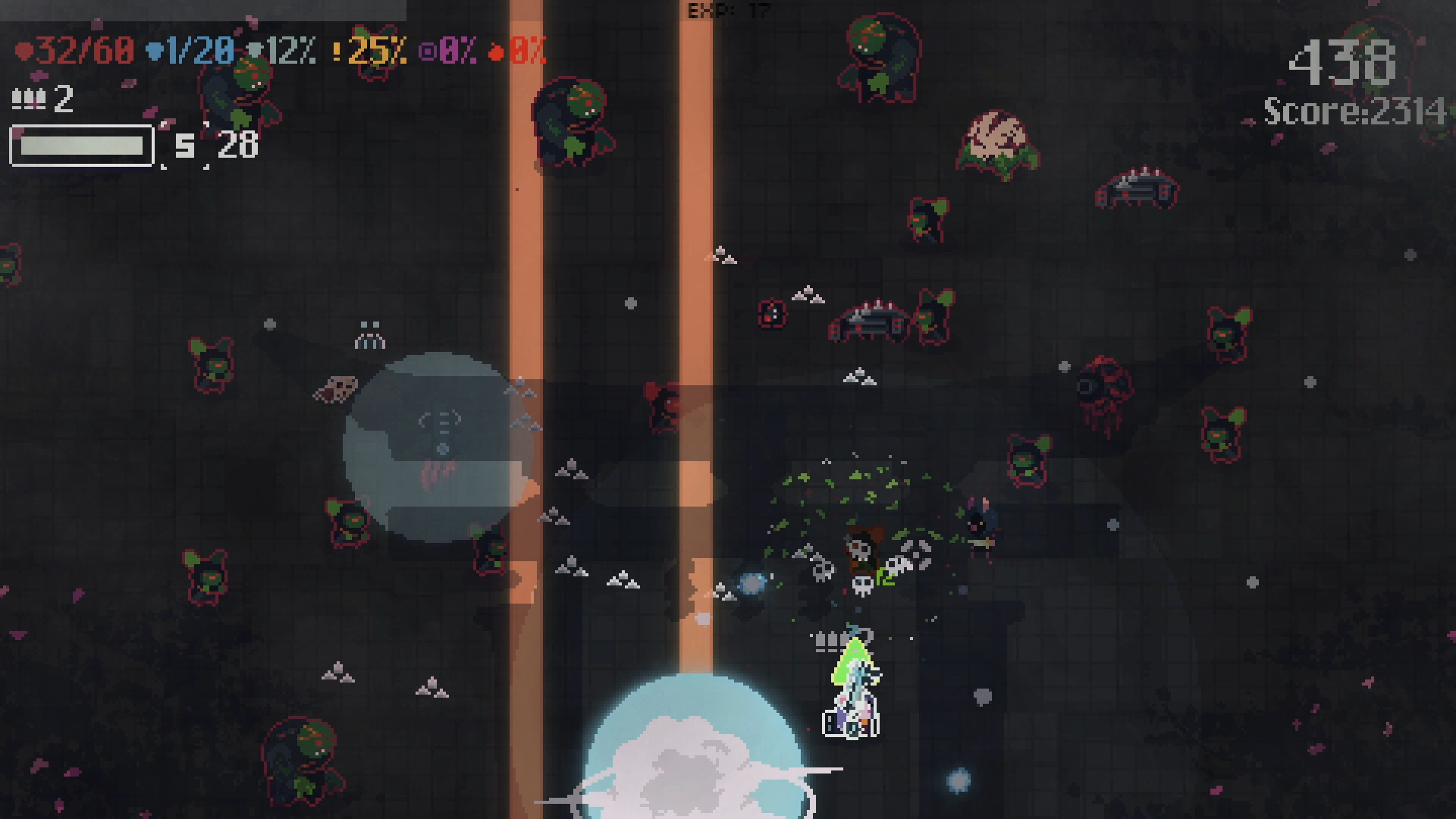Click the ammo bullets icon showing 2
The image size is (1456, 819).
click(28, 99)
